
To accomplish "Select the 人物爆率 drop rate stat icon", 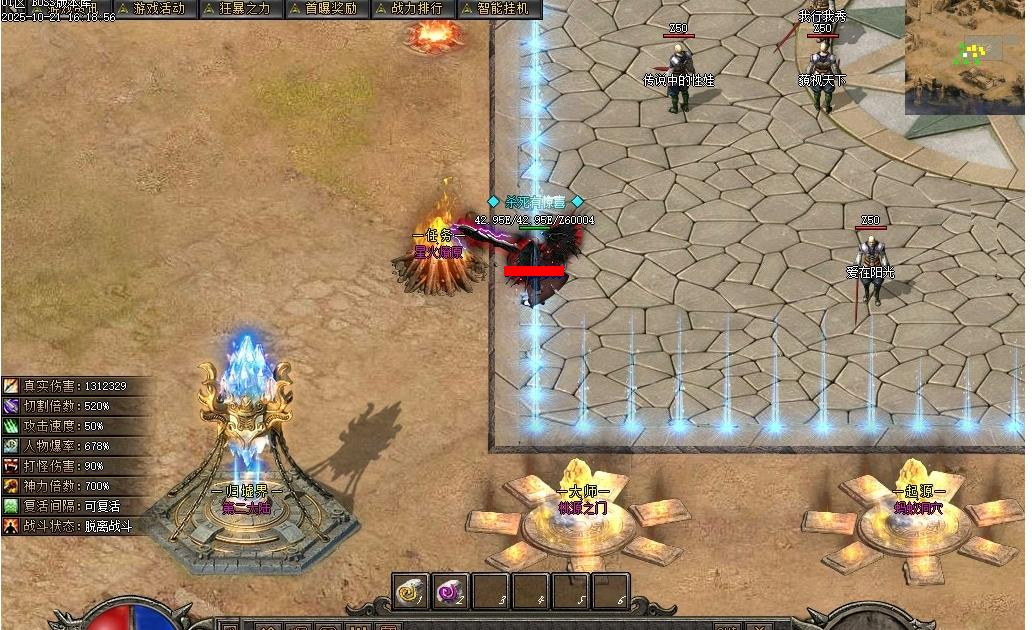I will coord(11,446).
